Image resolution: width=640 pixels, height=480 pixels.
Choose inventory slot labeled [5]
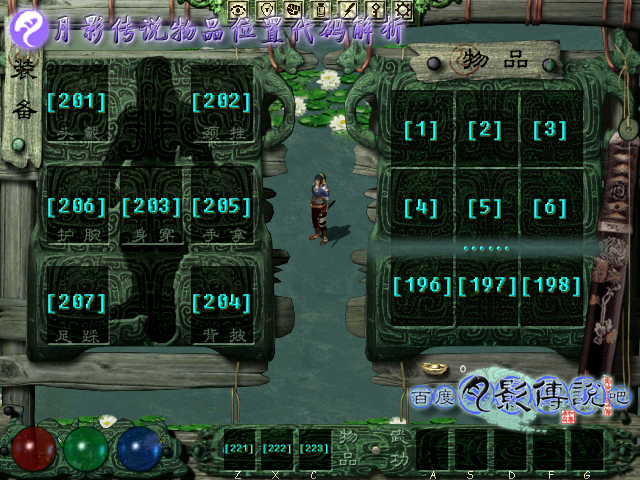click(x=485, y=209)
